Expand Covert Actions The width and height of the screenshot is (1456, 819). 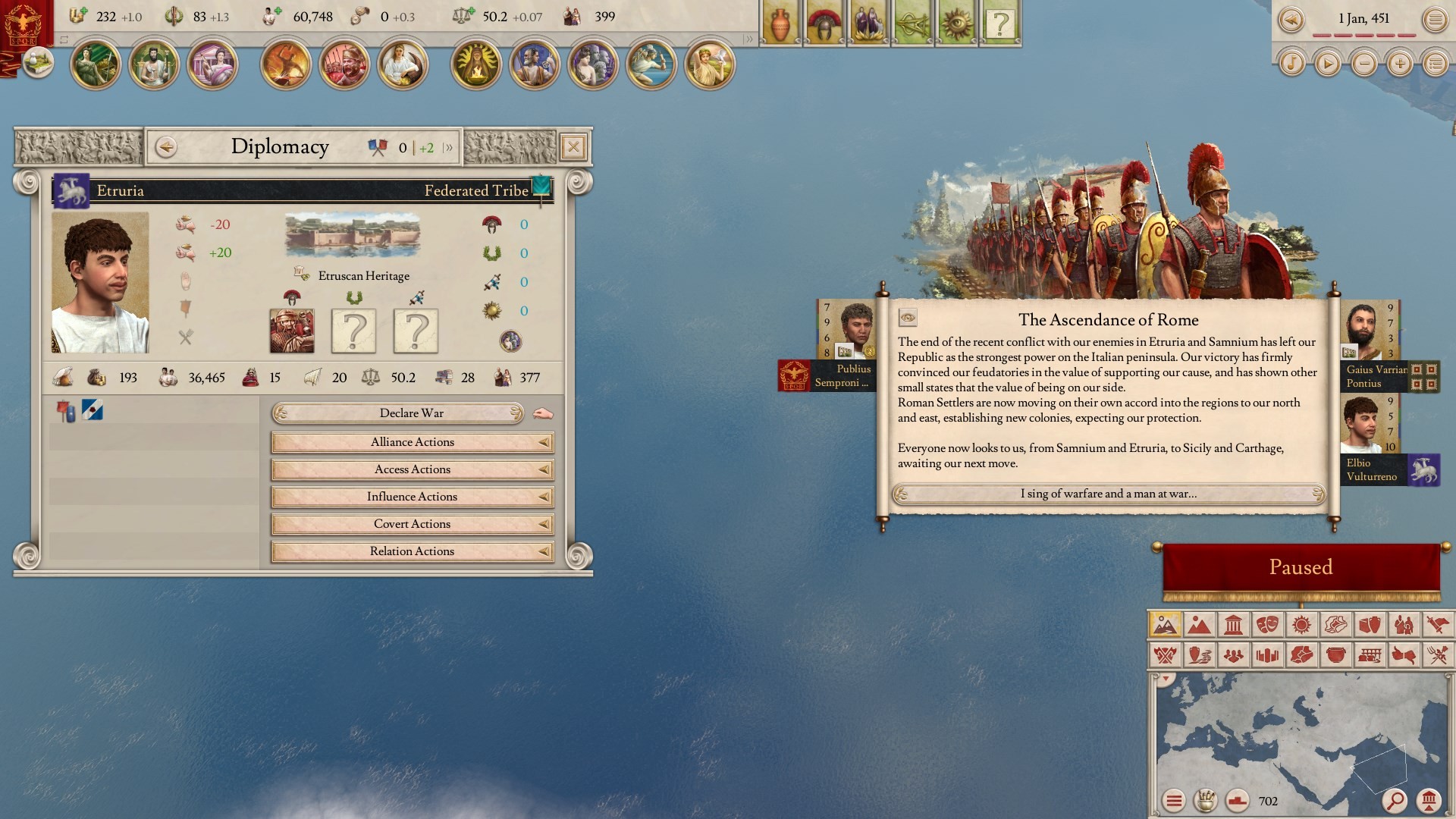point(412,524)
